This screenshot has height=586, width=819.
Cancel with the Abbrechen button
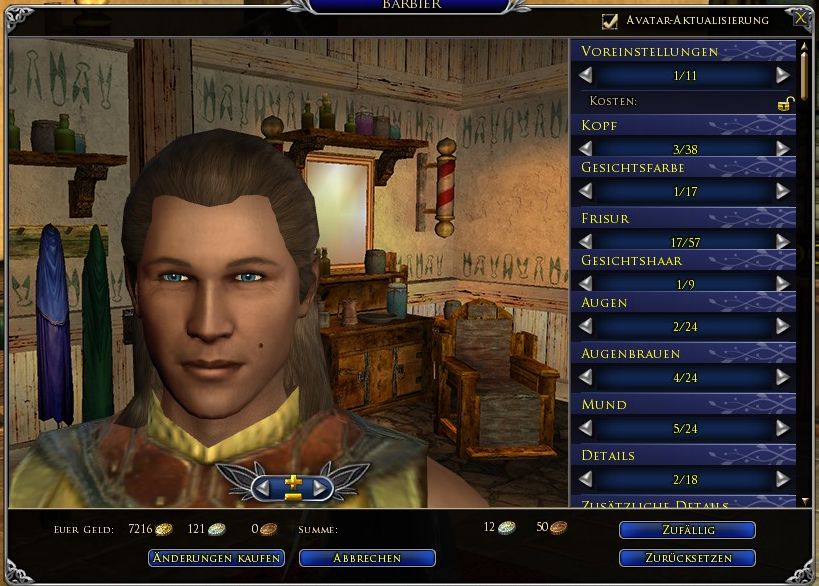(367, 558)
